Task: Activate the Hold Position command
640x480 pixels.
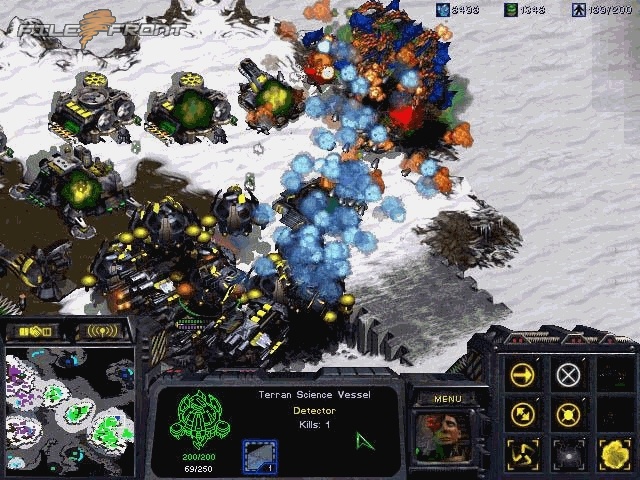Action: click(x=568, y=413)
